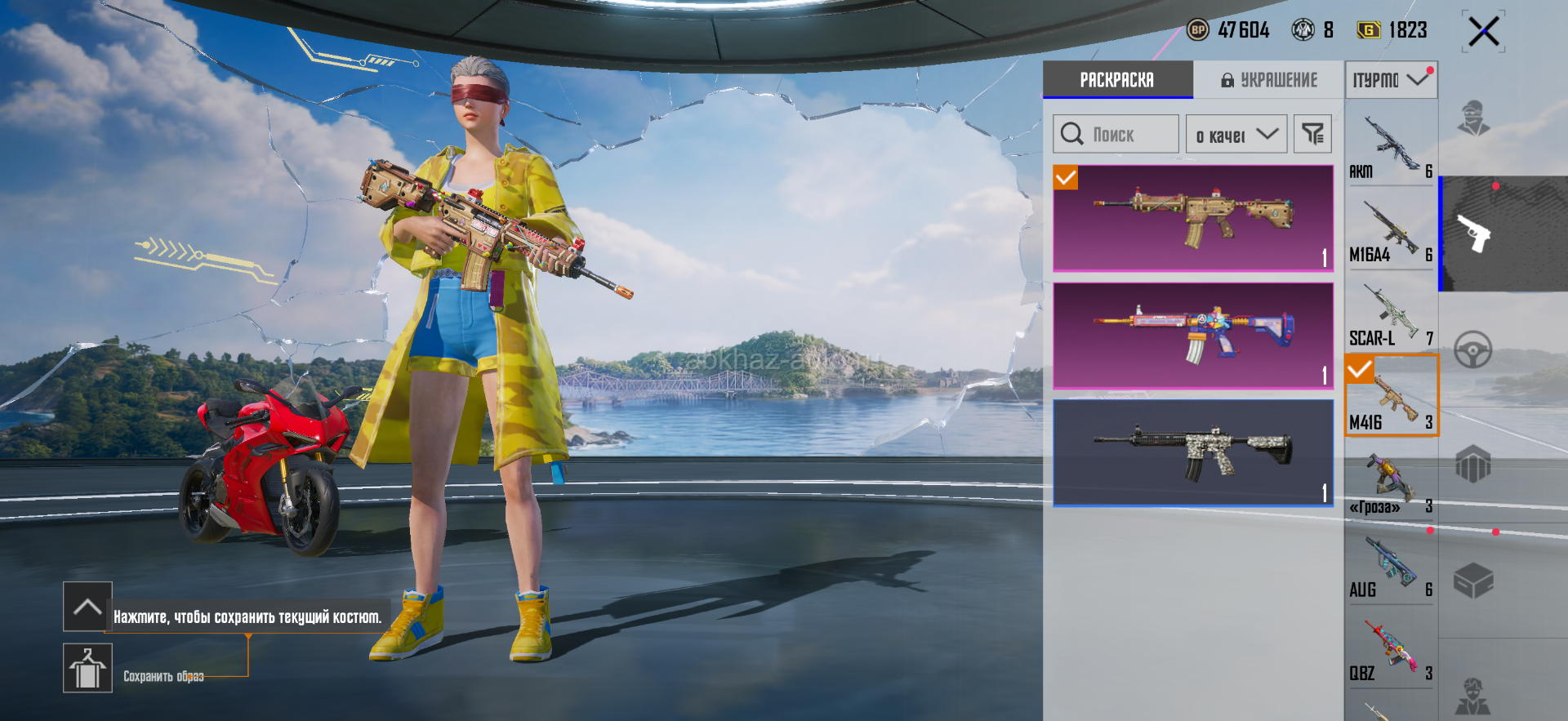This screenshot has width=1568, height=721.
Task: Open the vehicle steering wheel category
Action: [x=1473, y=350]
